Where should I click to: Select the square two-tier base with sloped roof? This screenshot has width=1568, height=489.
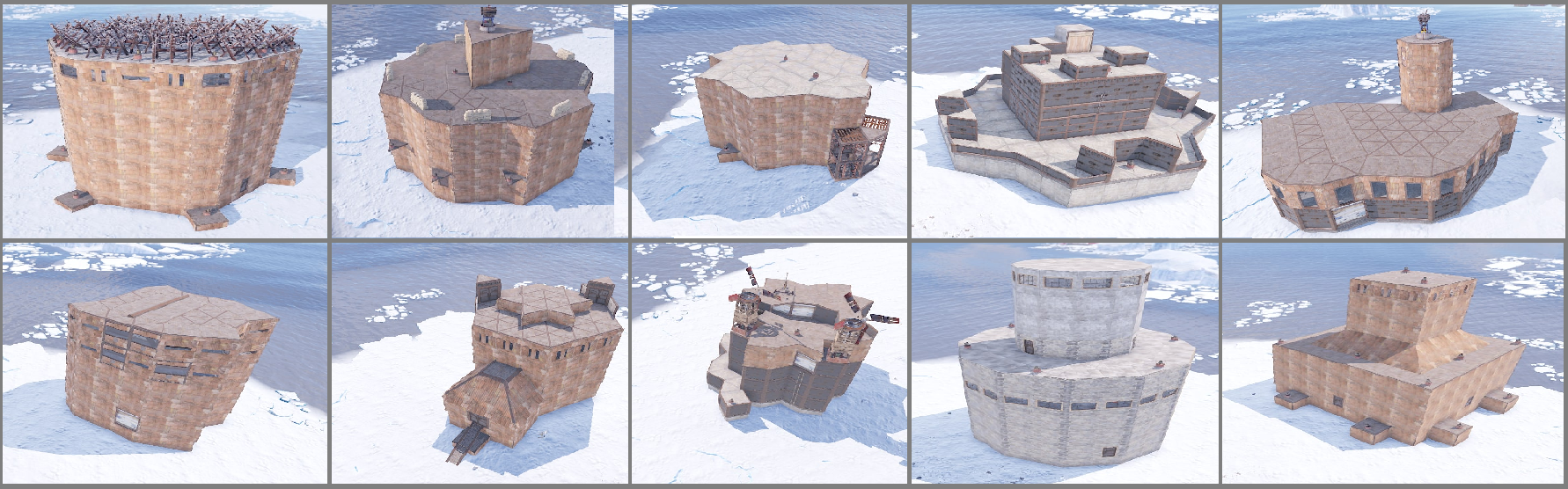1394,363
